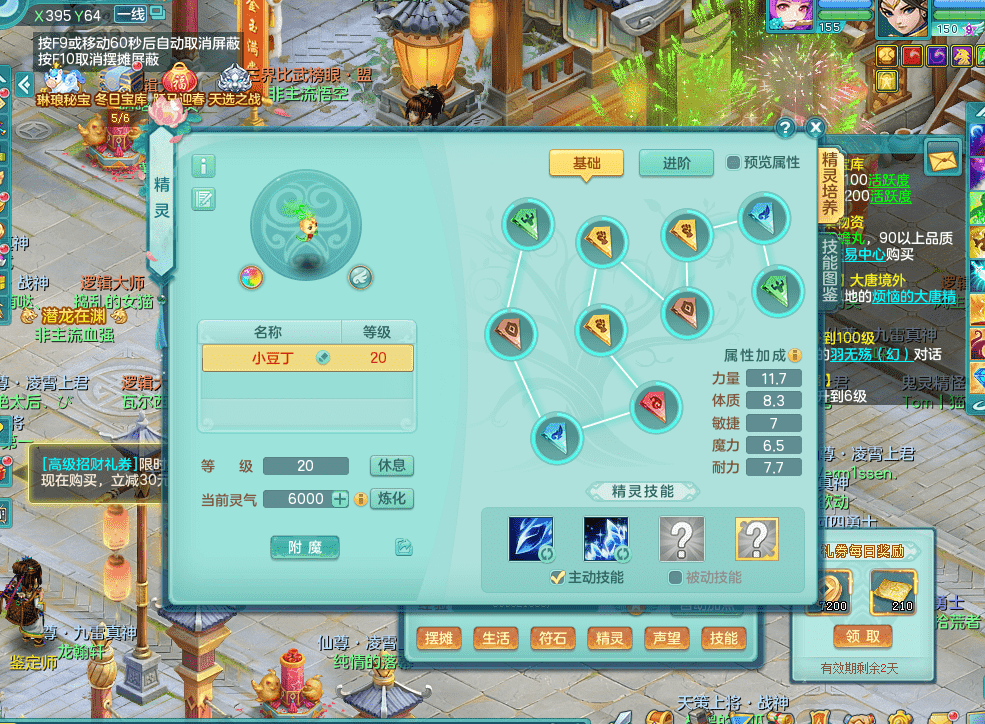Viewport: 985px width, 724px height.
Task: Open the mail envelope icon
Action: [942, 157]
